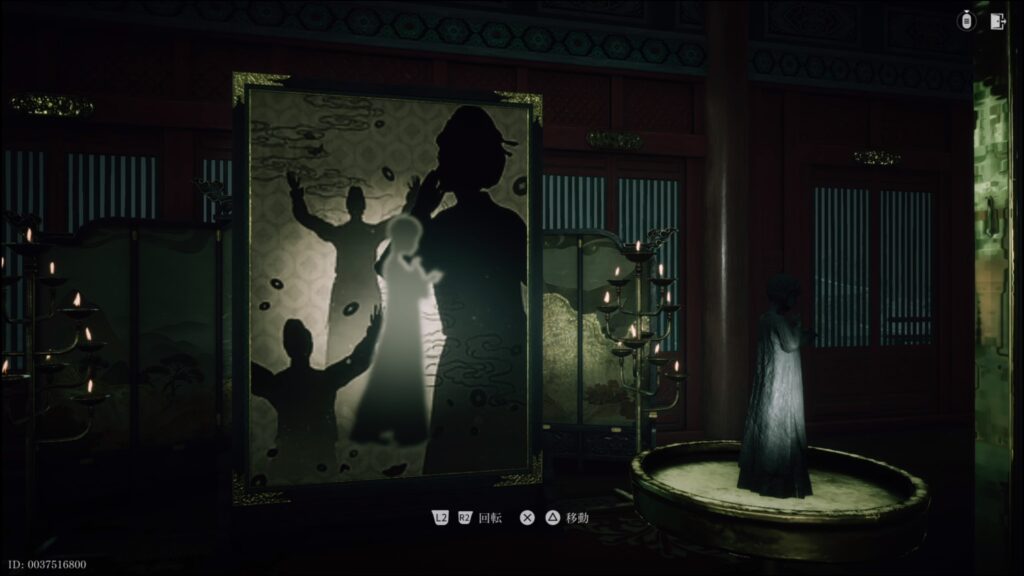1024x576 pixels.
Task: Click the exit door icon
Action: pyautogui.click(x=997, y=21)
